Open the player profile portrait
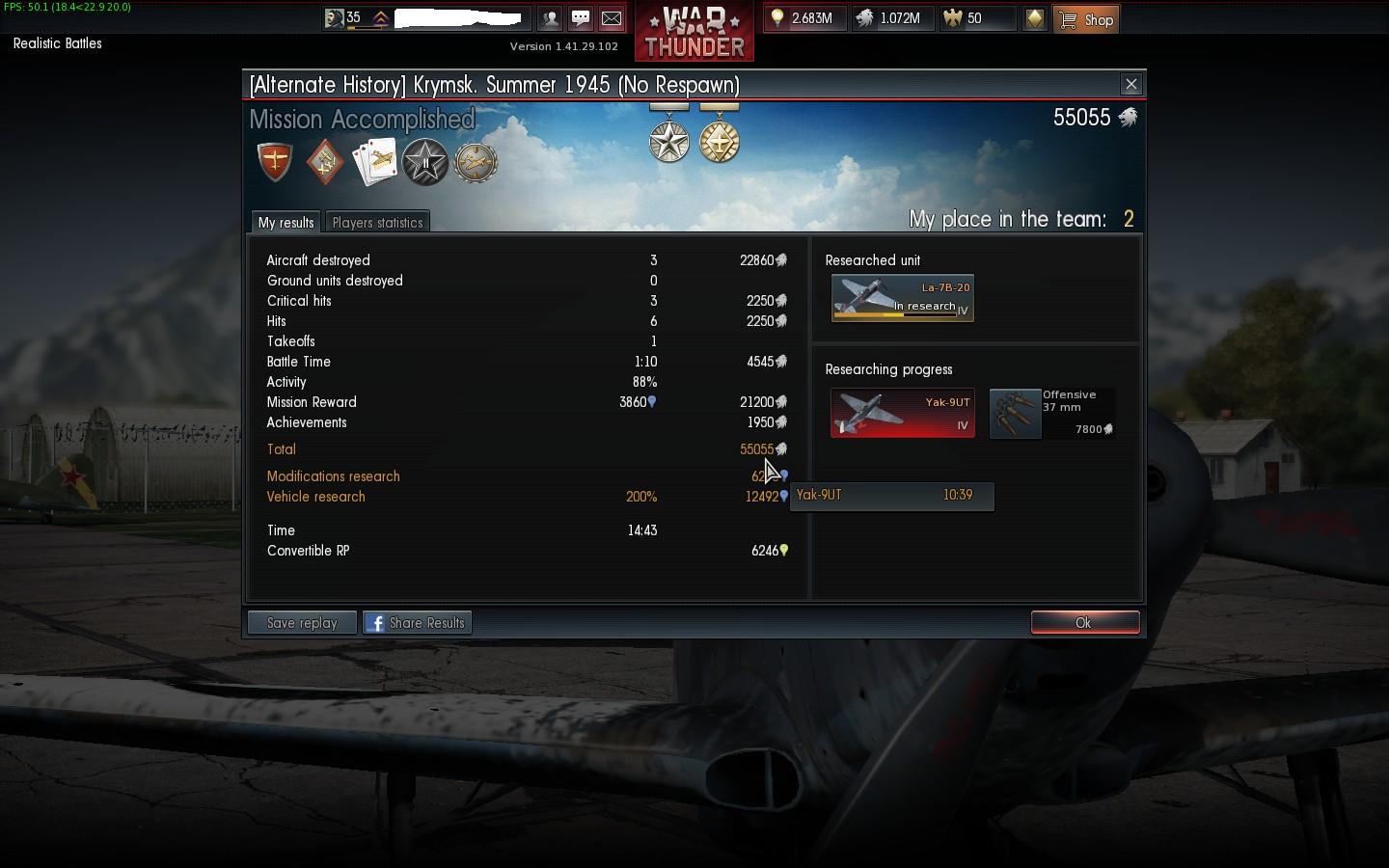Screen dimensions: 1389x868 (x=335, y=18)
